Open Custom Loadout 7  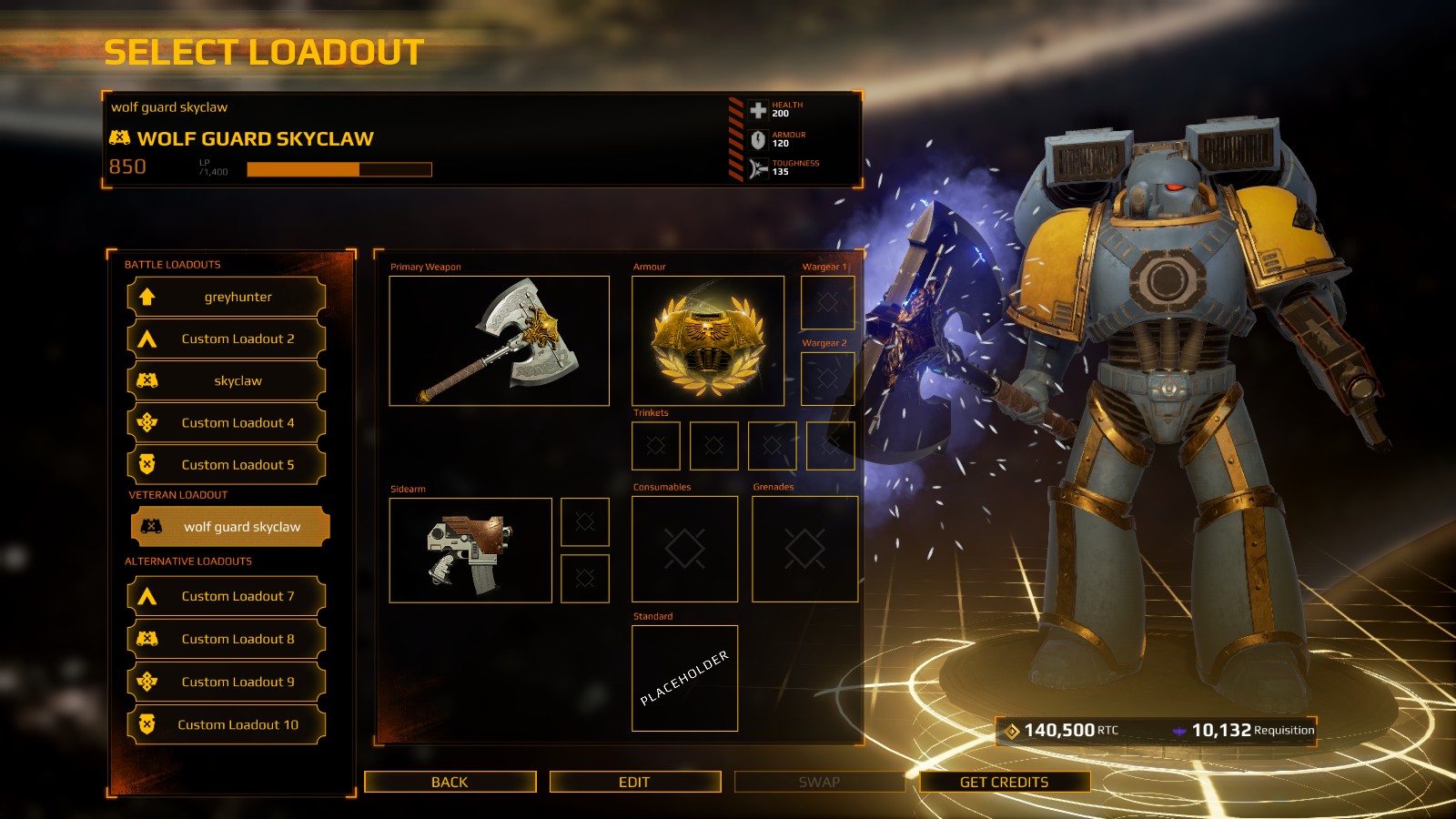pyautogui.click(x=227, y=596)
